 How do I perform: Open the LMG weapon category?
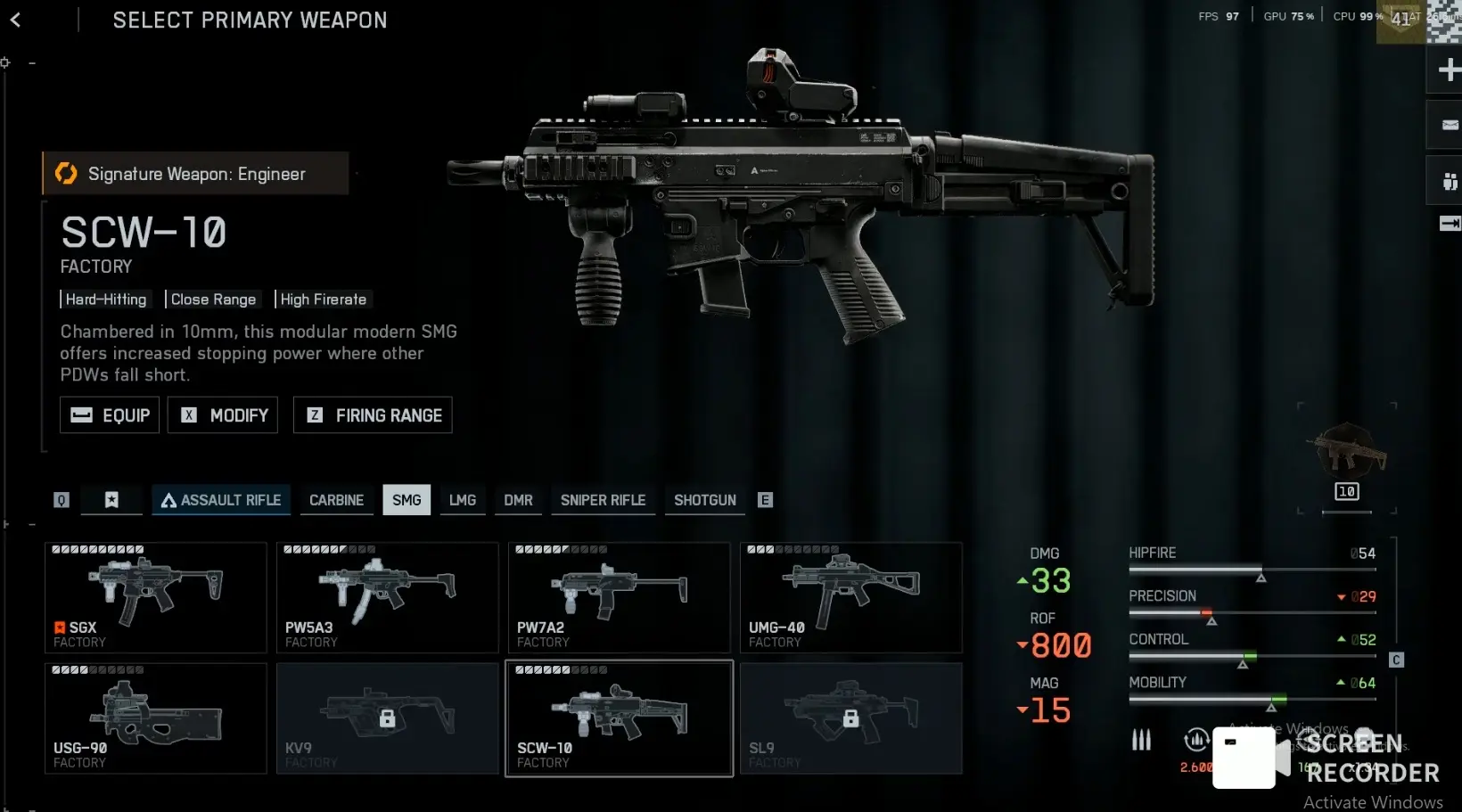pyautogui.click(x=462, y=500)
